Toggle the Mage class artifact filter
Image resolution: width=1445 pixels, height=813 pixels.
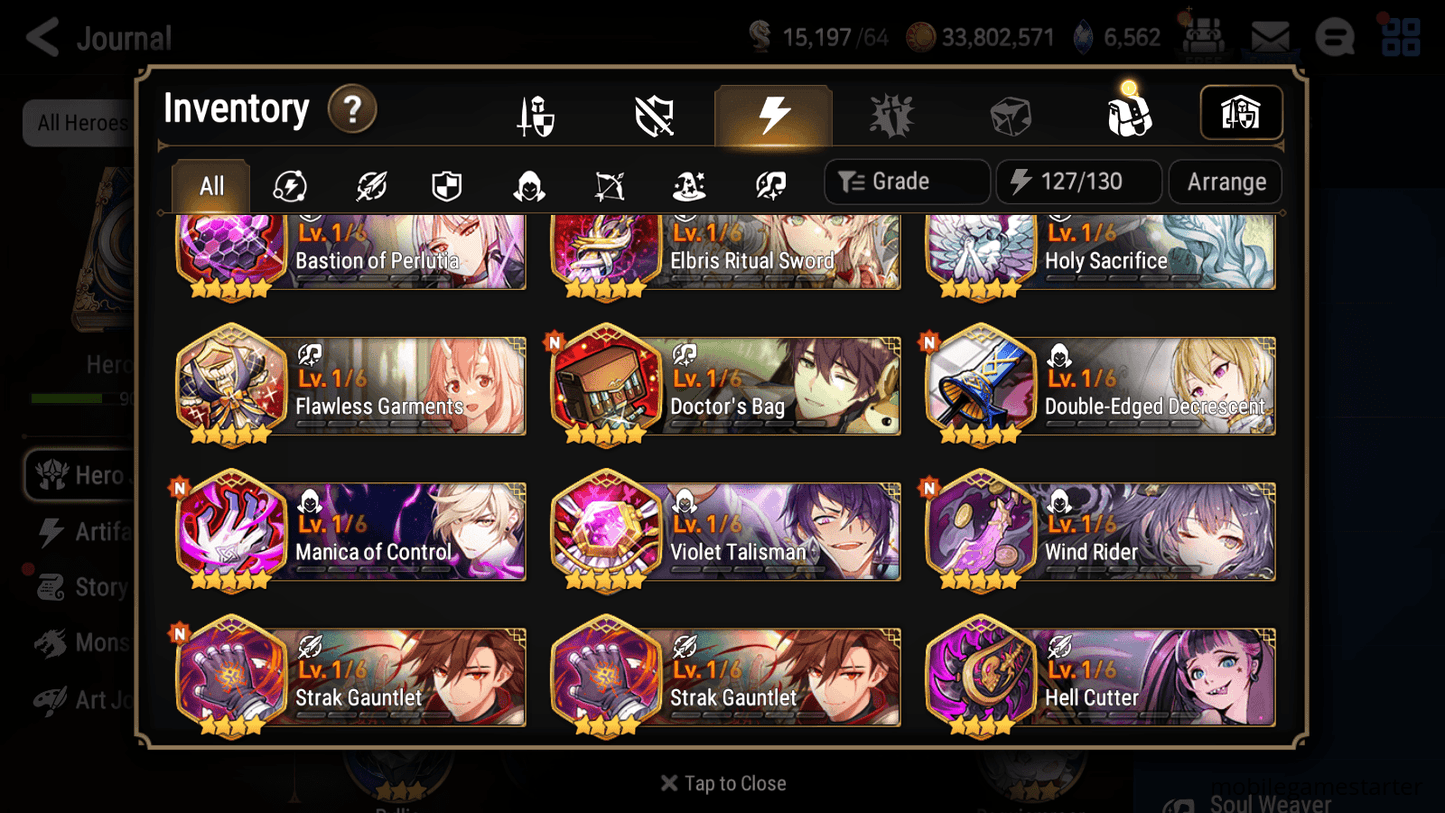tap(688, 183)
